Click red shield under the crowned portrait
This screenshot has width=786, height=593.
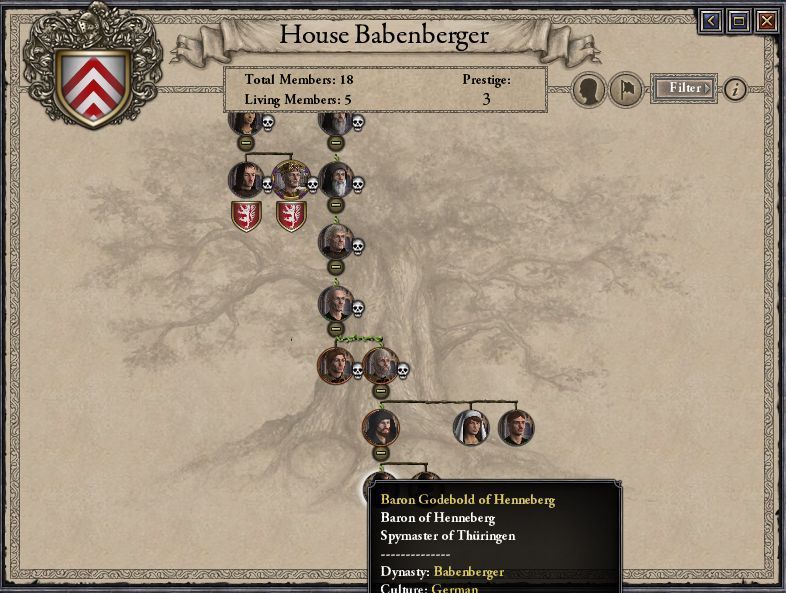291,216
